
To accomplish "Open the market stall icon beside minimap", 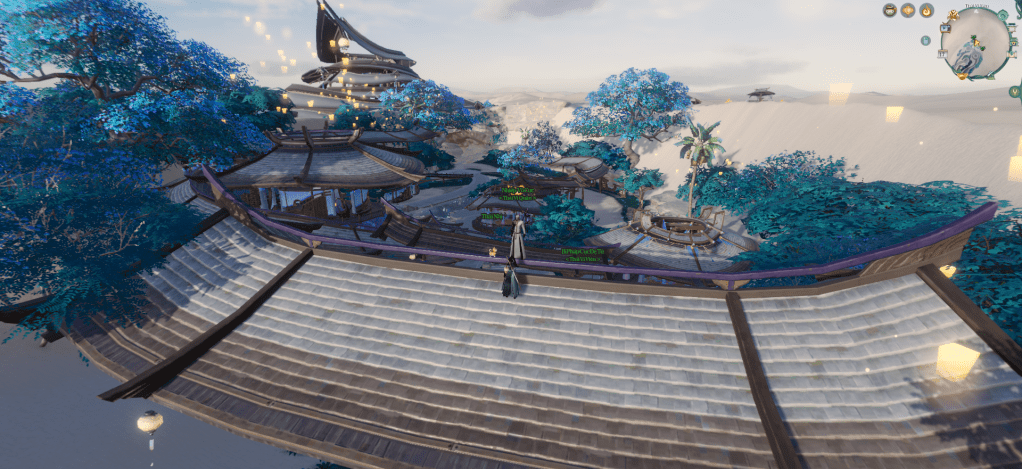I will [1012, 27].
